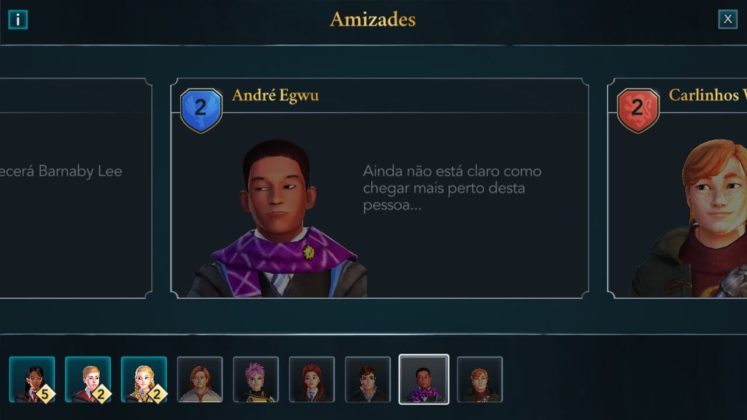Viewport: 747px width, 420px height.
Task: Click the highlighted André Egwu thumbnail
Action: pos(424,380)
